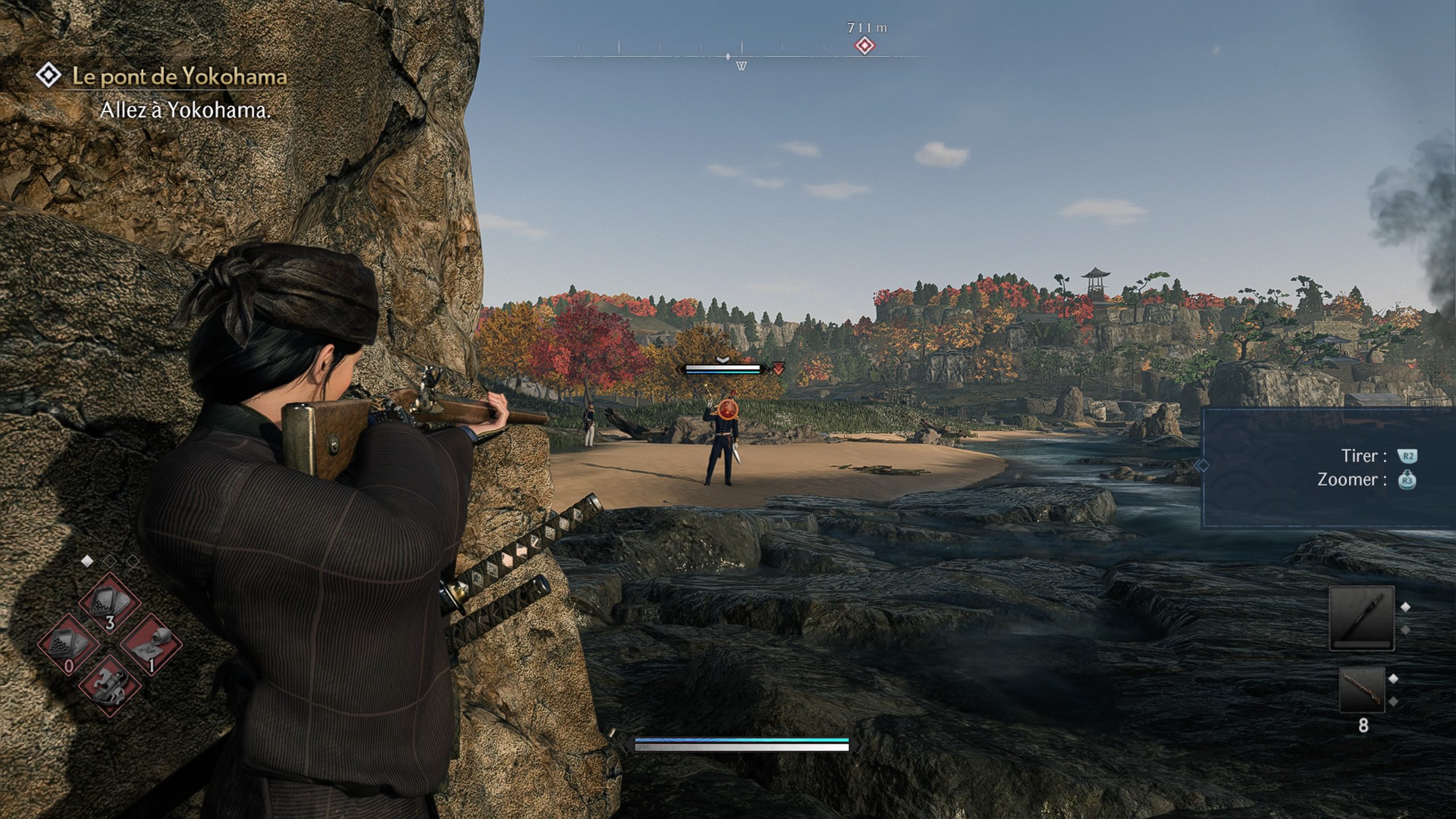Activate the horse whistle item slot

[x=109, y=685]
